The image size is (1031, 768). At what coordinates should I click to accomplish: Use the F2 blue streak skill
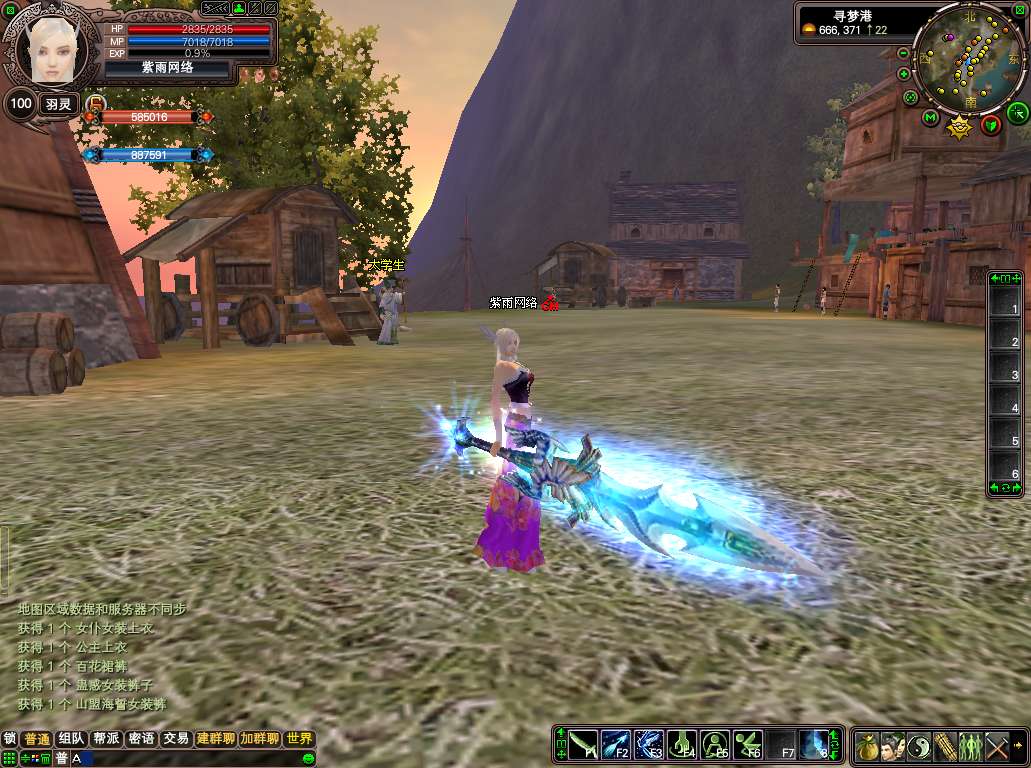click(x=616, y=745)
